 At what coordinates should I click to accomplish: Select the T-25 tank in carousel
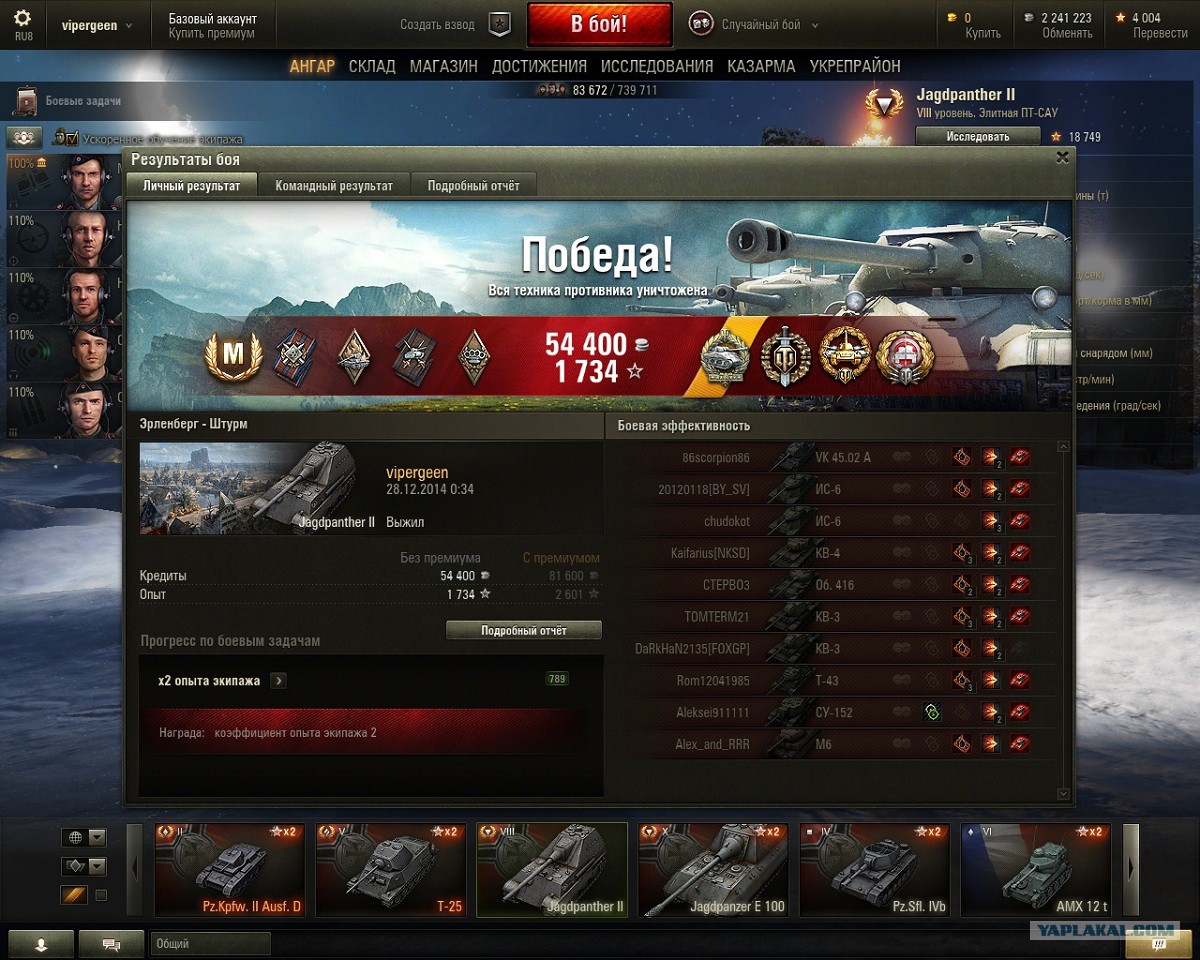[389, 869]
